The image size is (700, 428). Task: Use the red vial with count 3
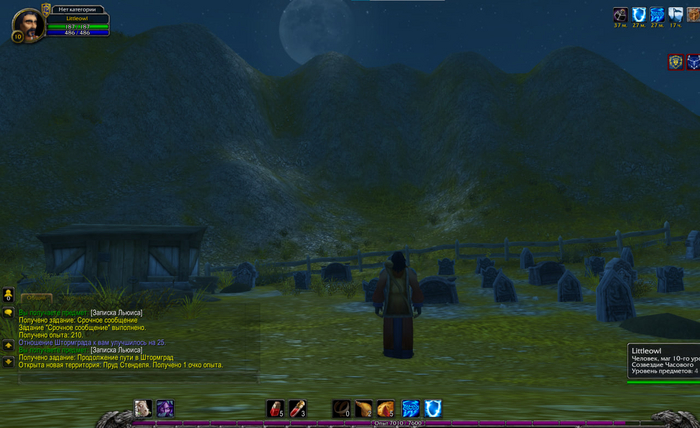pos(296,408)
